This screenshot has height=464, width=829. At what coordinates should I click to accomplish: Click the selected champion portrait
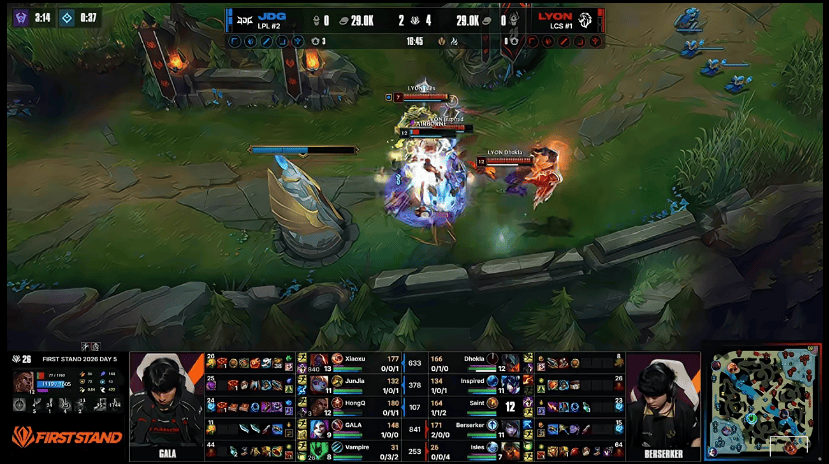(x=24, y=382)
